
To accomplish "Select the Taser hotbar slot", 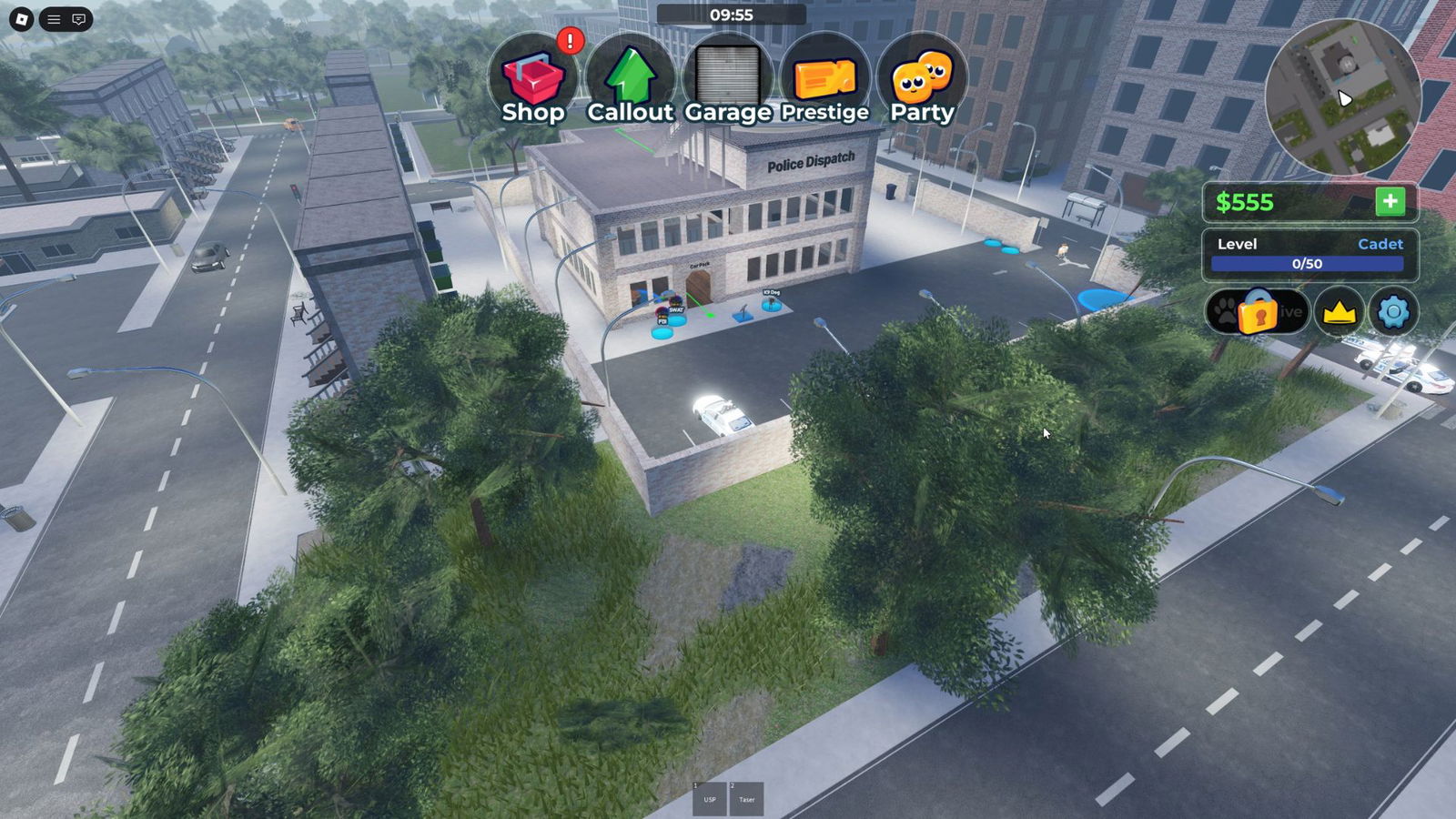I will coord(746,799).
